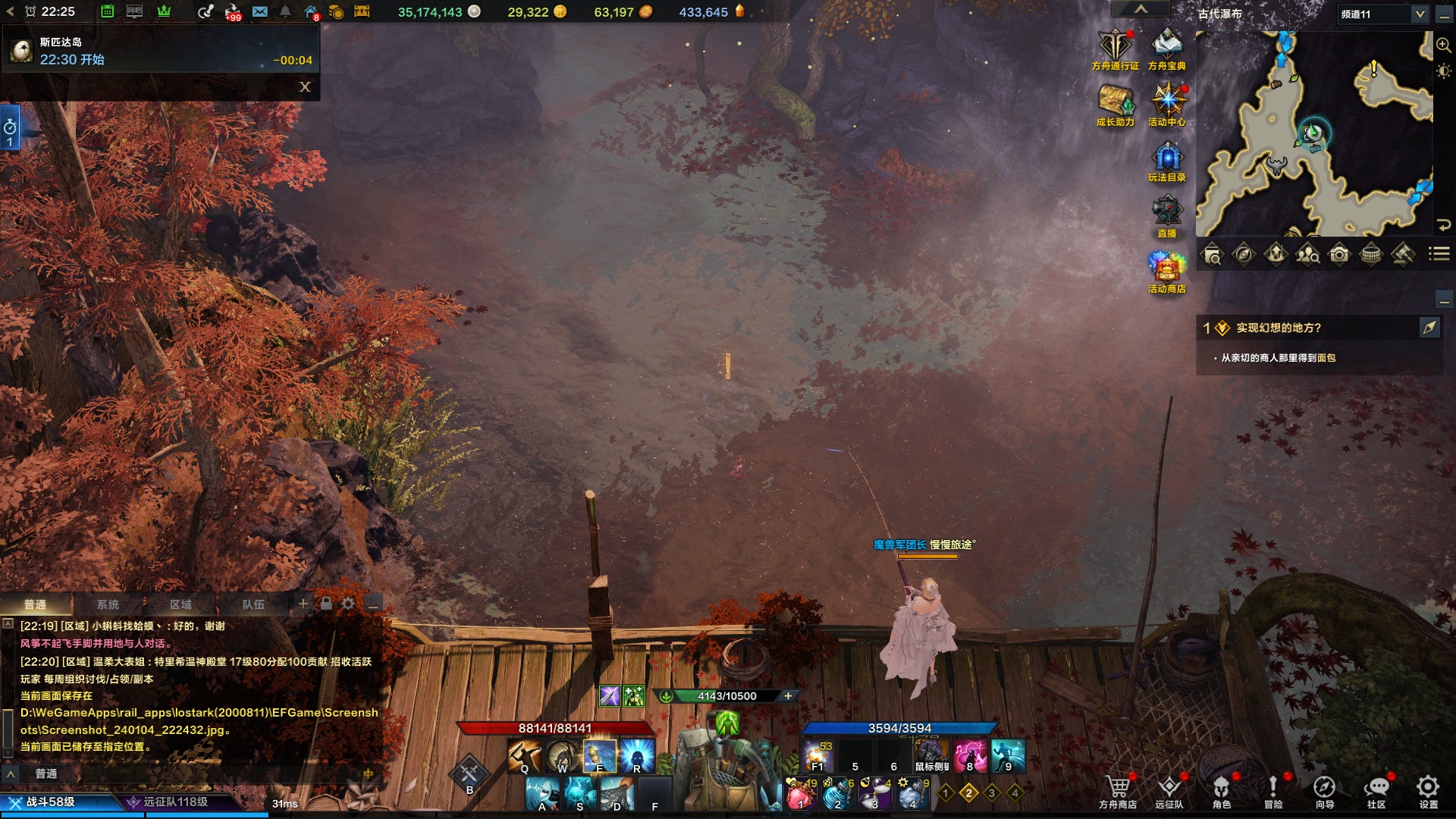Open the 频道11 channel dropdown
The image size is (1456, 819).
pos(1420,14)
